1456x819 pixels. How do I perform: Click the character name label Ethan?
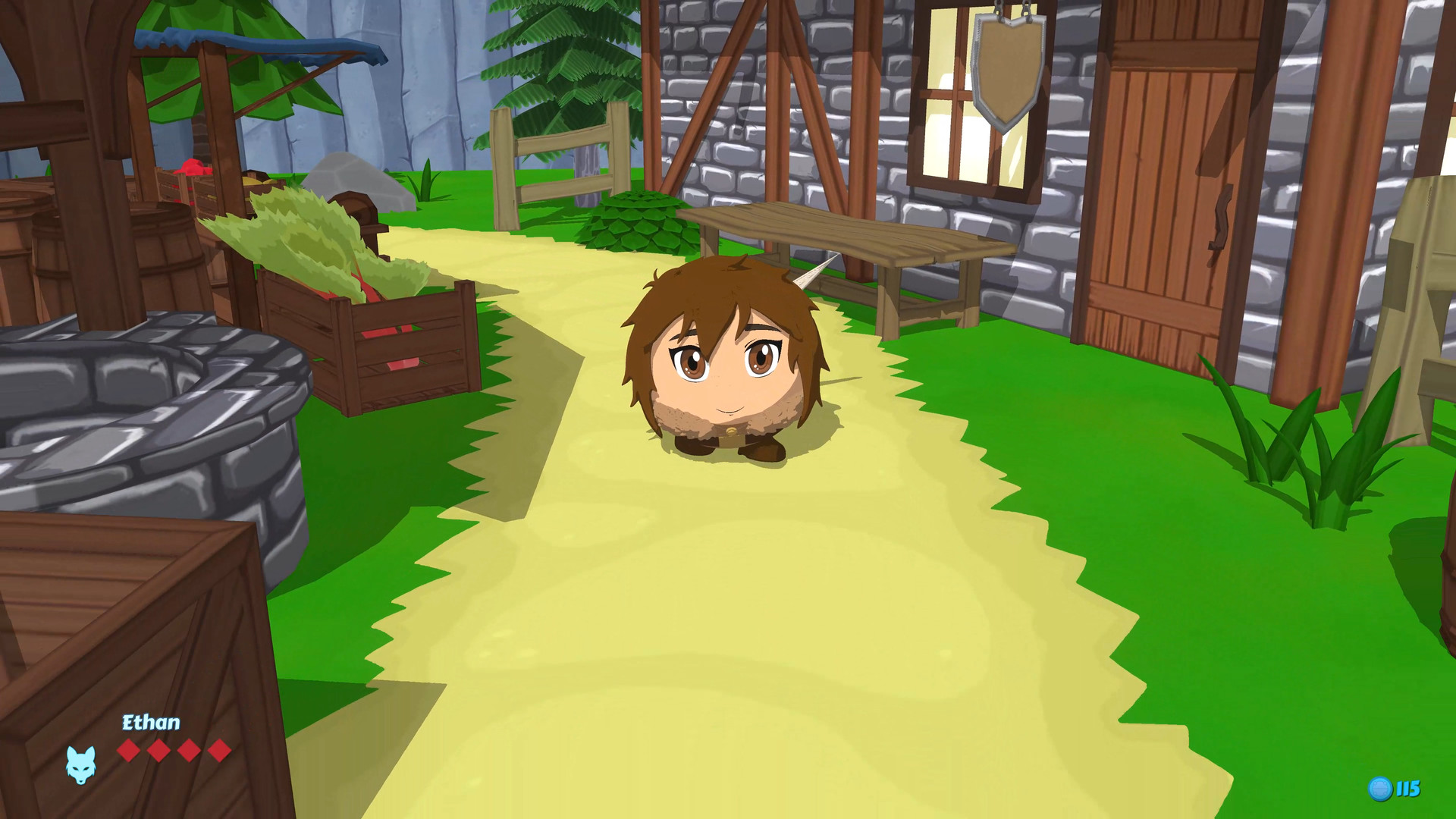(x=150, y=723)
